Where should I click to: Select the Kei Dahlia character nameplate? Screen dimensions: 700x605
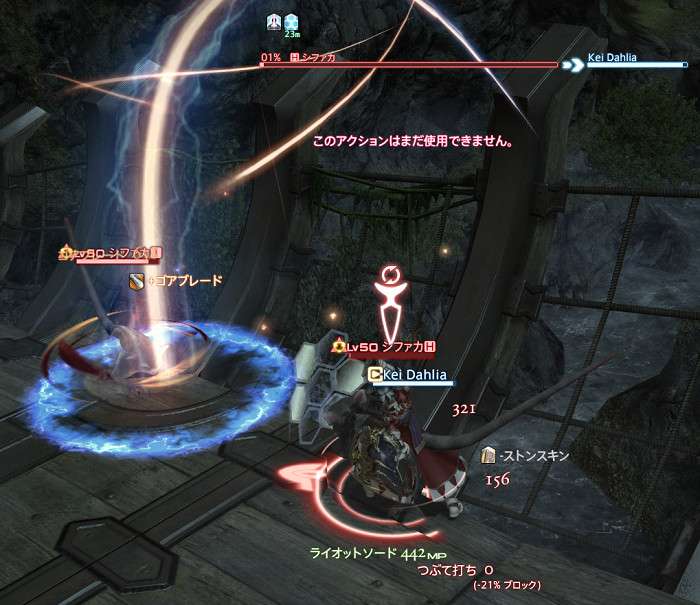click(x=412, y=374)
